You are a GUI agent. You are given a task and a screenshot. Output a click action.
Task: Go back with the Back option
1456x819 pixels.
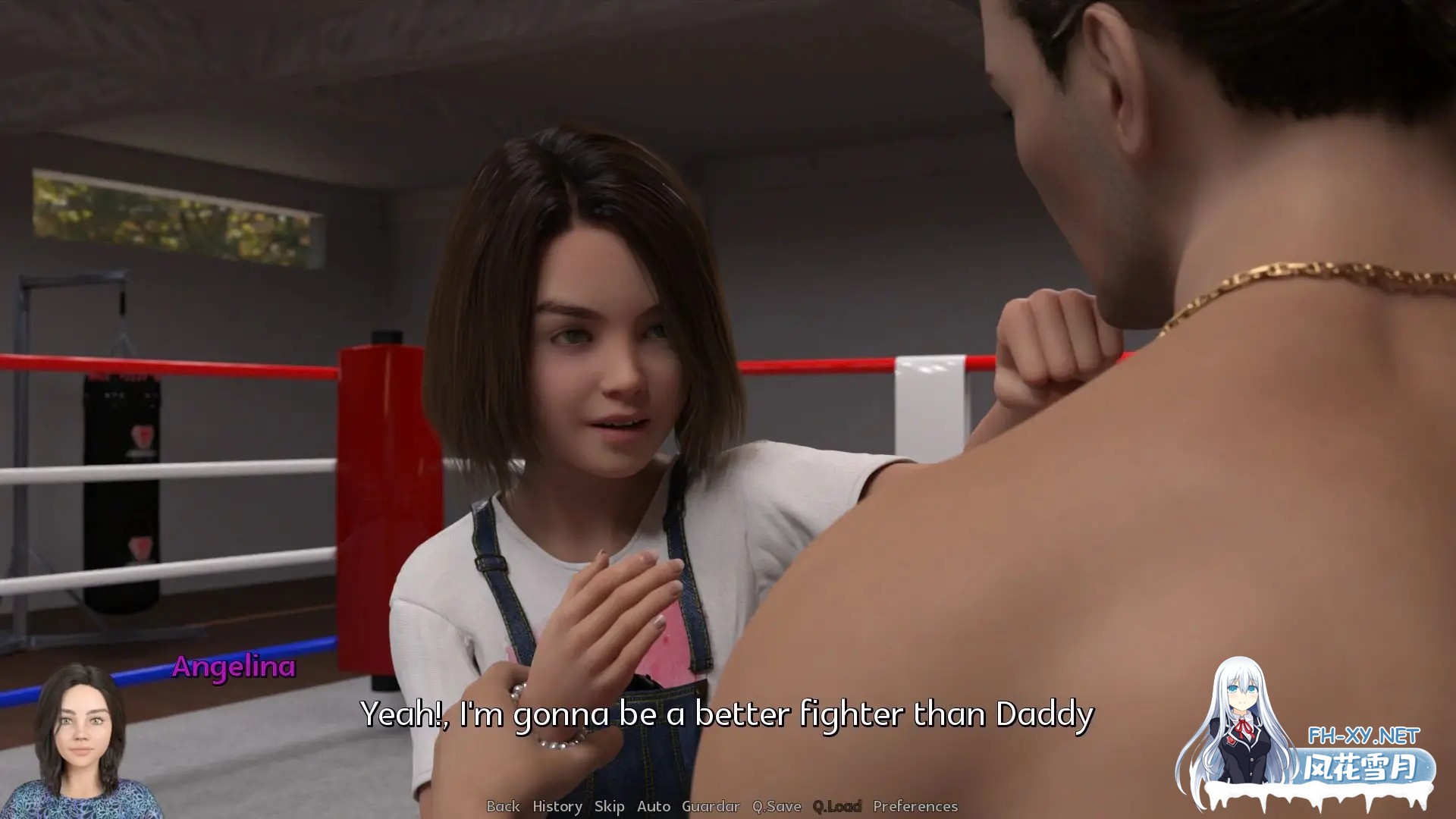coord(504,807)
